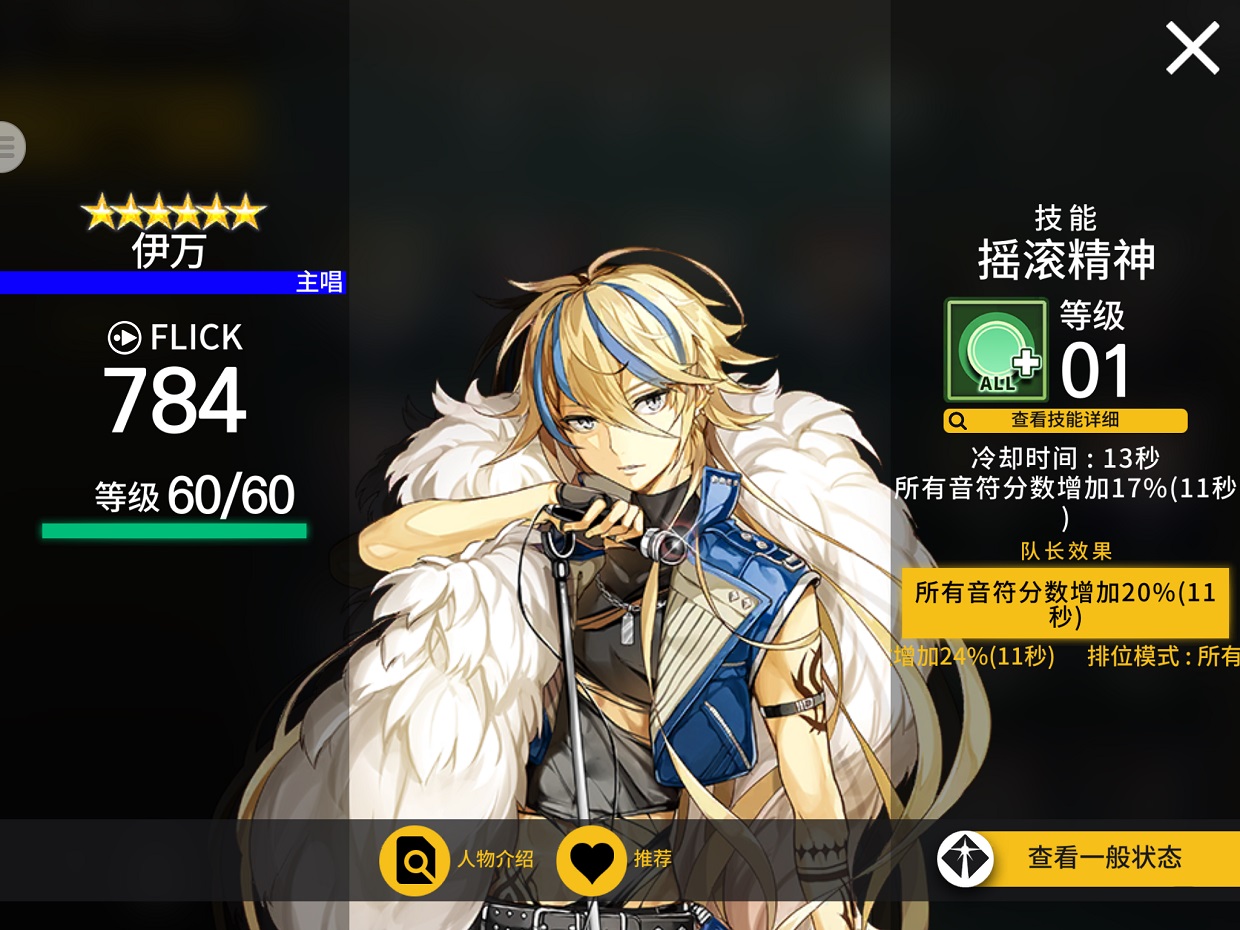Open the grey side menu handle
Image resolution: width=1240 pixels, height=930 pixels.
click(x=10, y=147)
